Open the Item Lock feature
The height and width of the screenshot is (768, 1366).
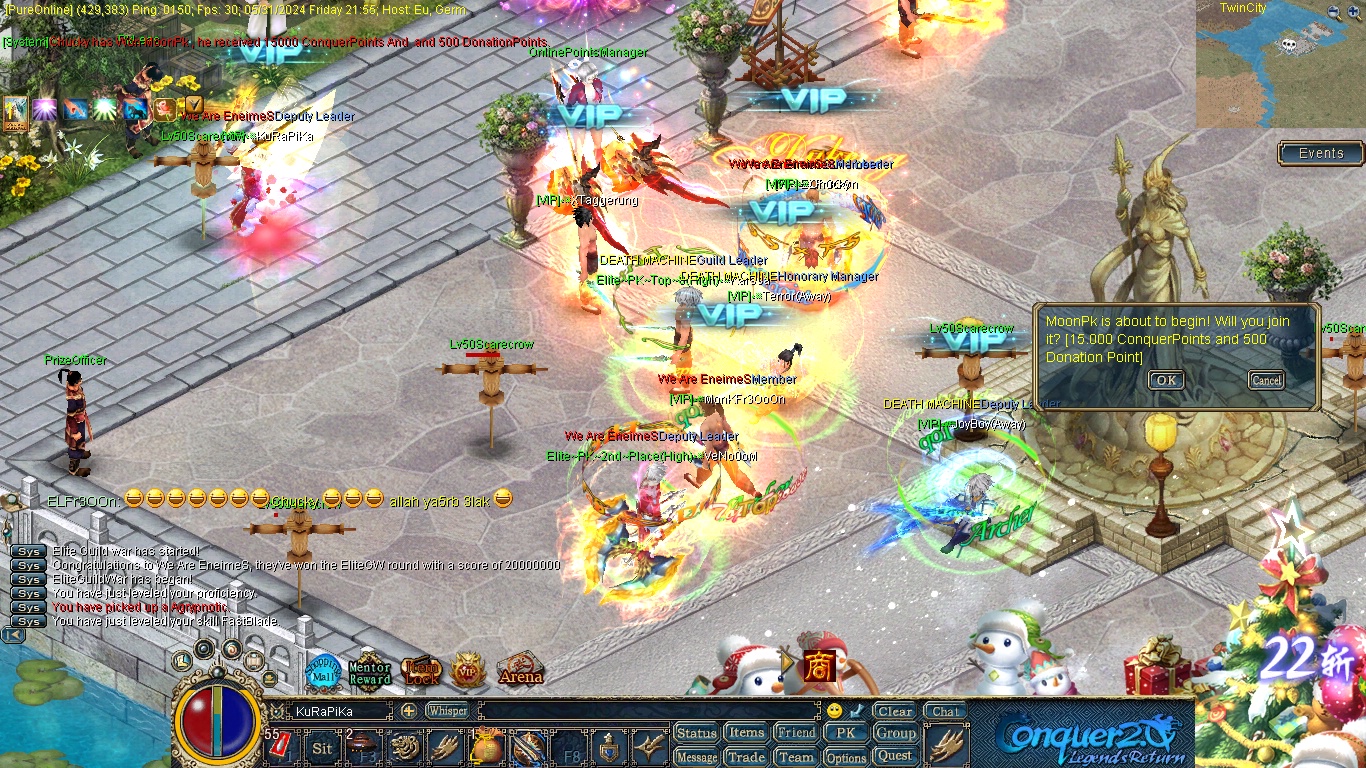[421, 672]
